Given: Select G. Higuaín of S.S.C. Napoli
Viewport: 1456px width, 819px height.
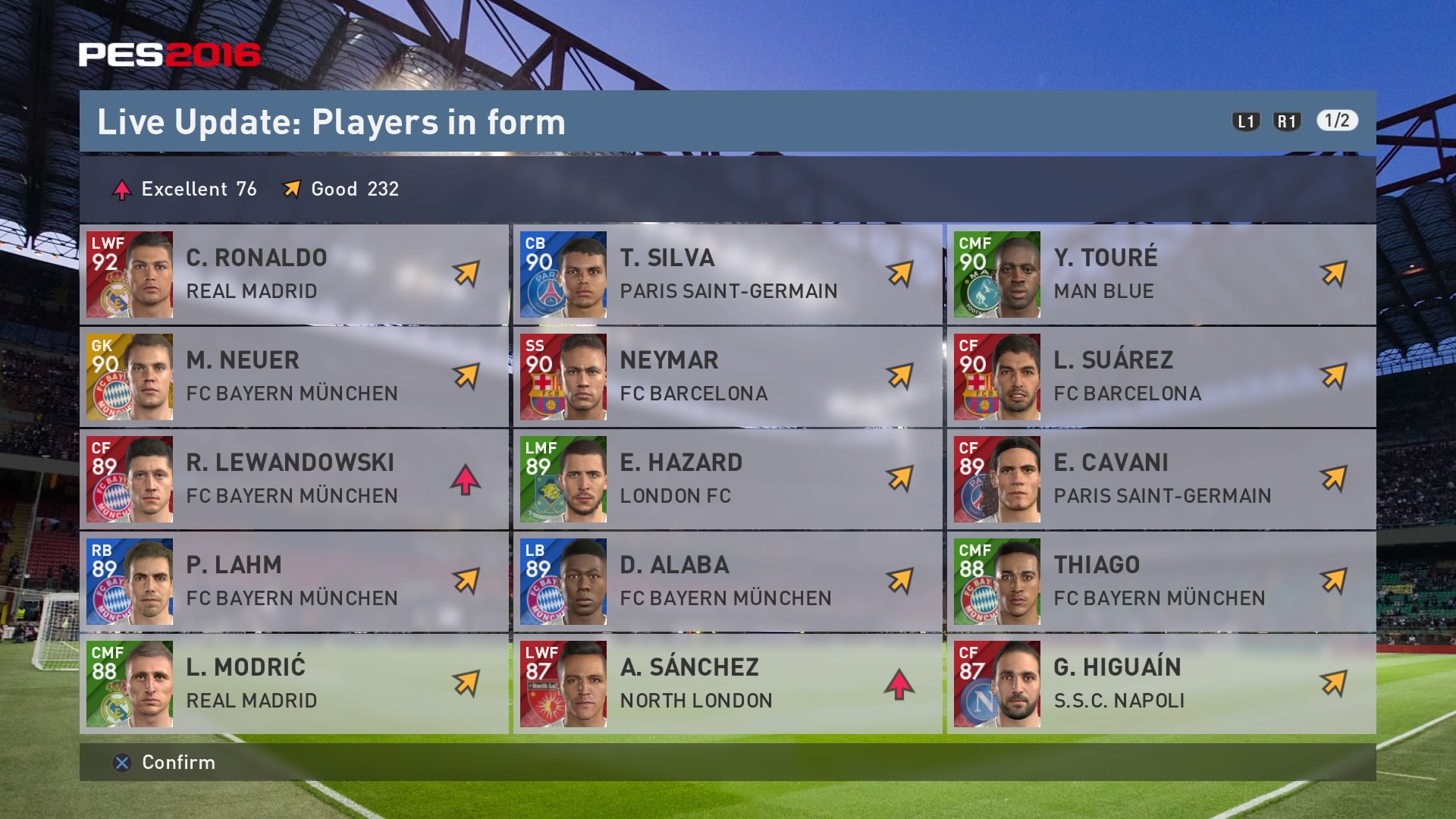Looking at the screenshot, I should coord(1161,684).
